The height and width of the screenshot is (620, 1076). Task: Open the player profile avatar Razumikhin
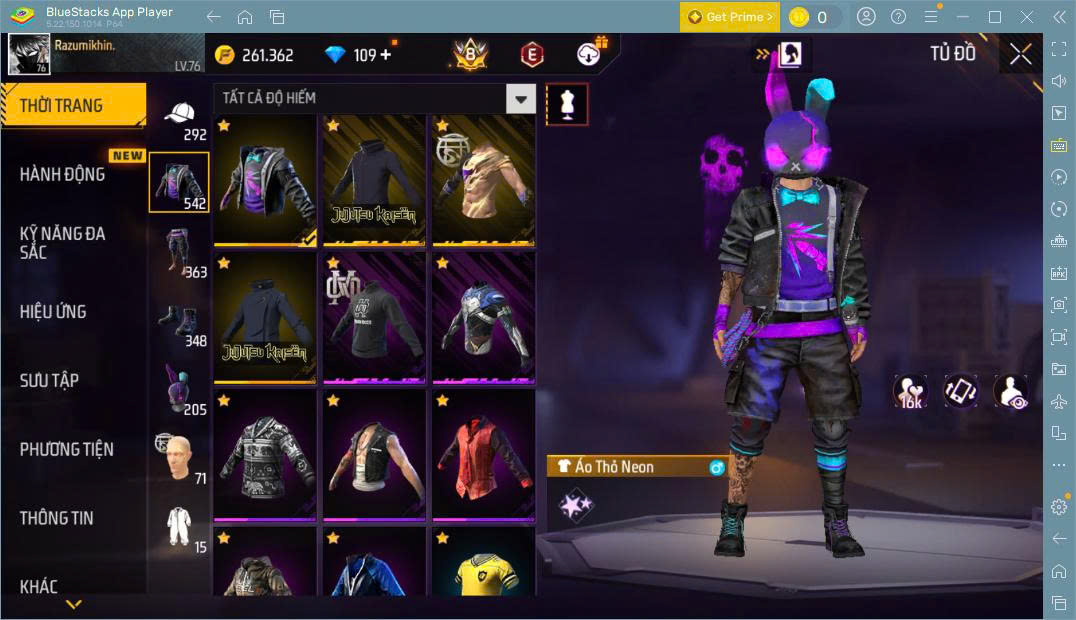(29, 54)
